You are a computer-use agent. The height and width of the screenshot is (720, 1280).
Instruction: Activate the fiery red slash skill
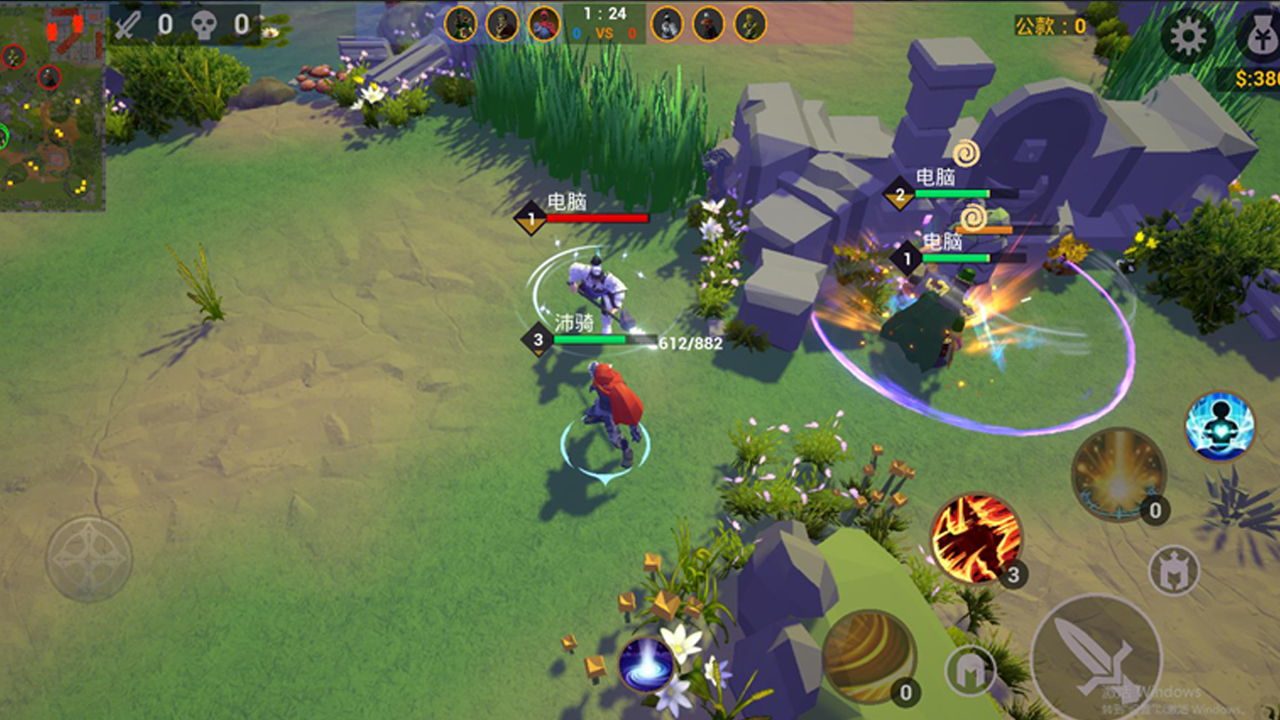[x=975, y=539]
